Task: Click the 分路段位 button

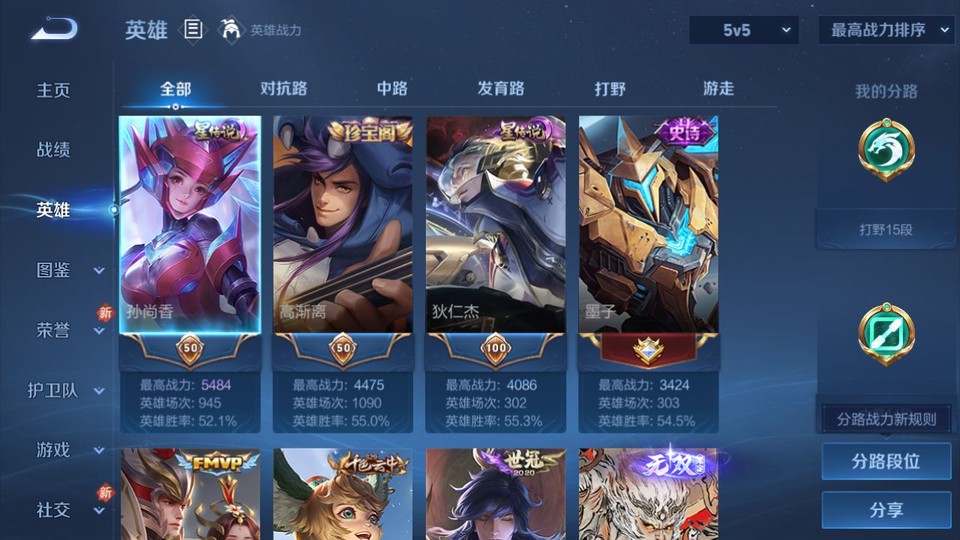Action: tap(886, 462)
